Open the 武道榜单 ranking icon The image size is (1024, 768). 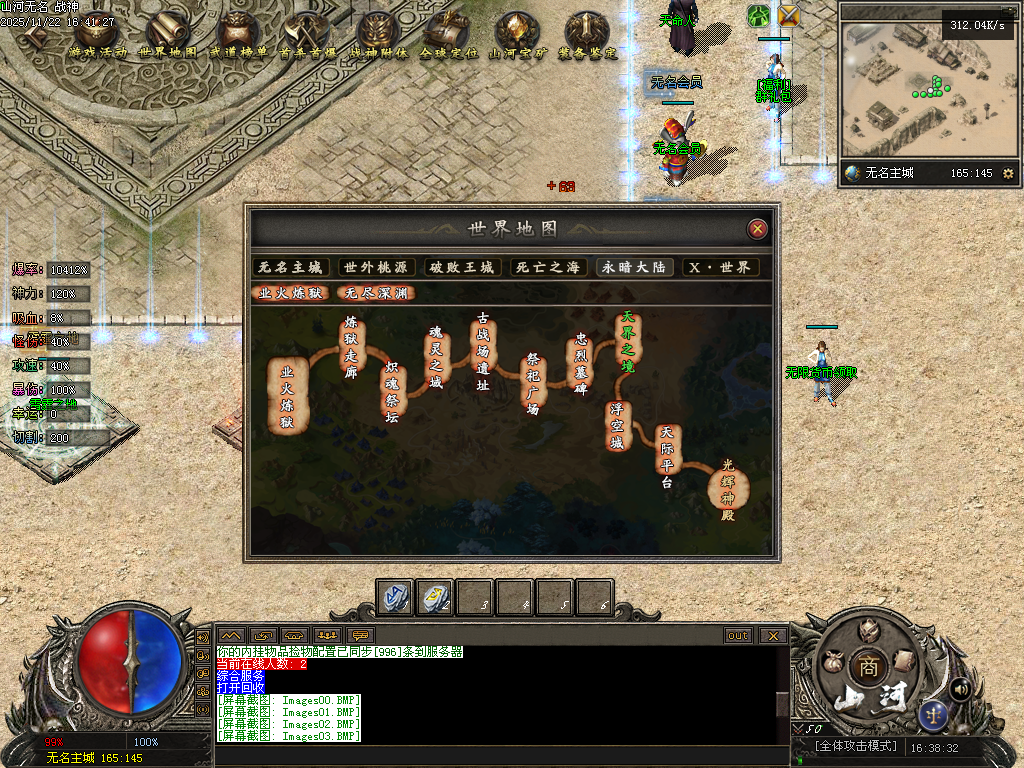click(x=237, y=37)
